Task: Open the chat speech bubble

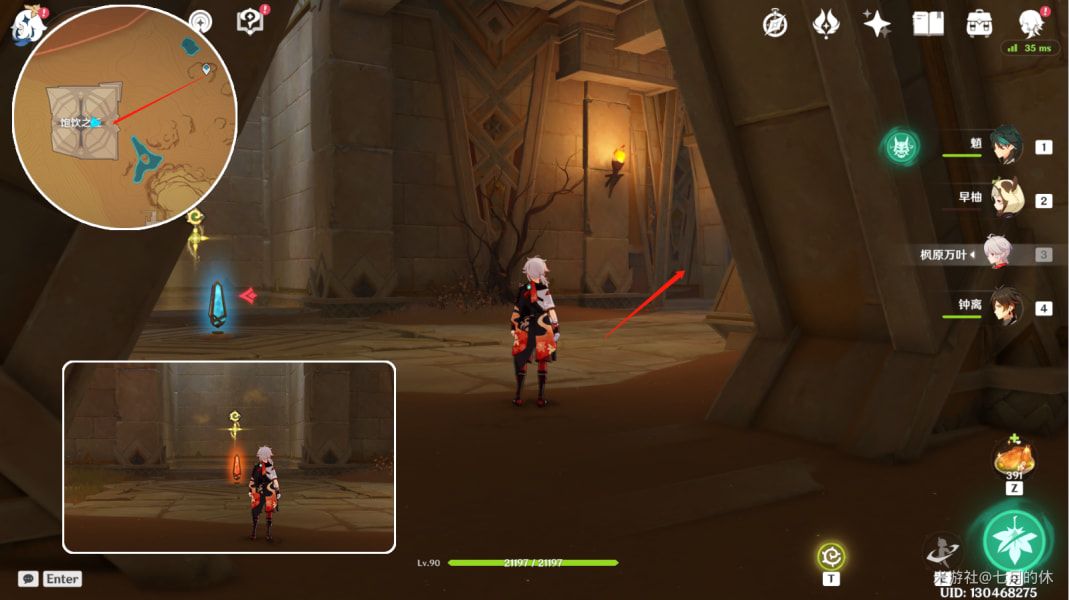Action: [x=28, y=578]
